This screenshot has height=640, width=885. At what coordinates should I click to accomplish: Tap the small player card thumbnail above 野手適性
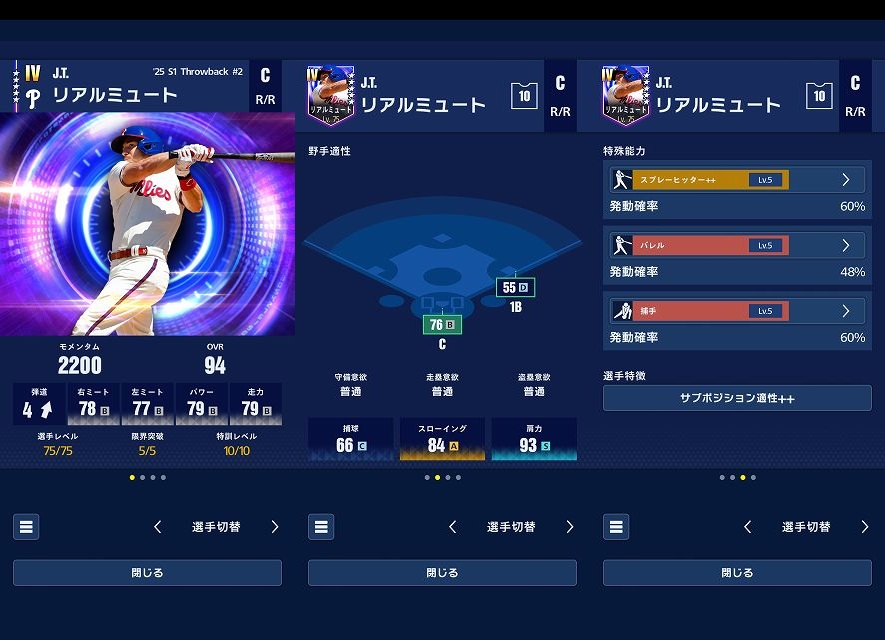331,96
